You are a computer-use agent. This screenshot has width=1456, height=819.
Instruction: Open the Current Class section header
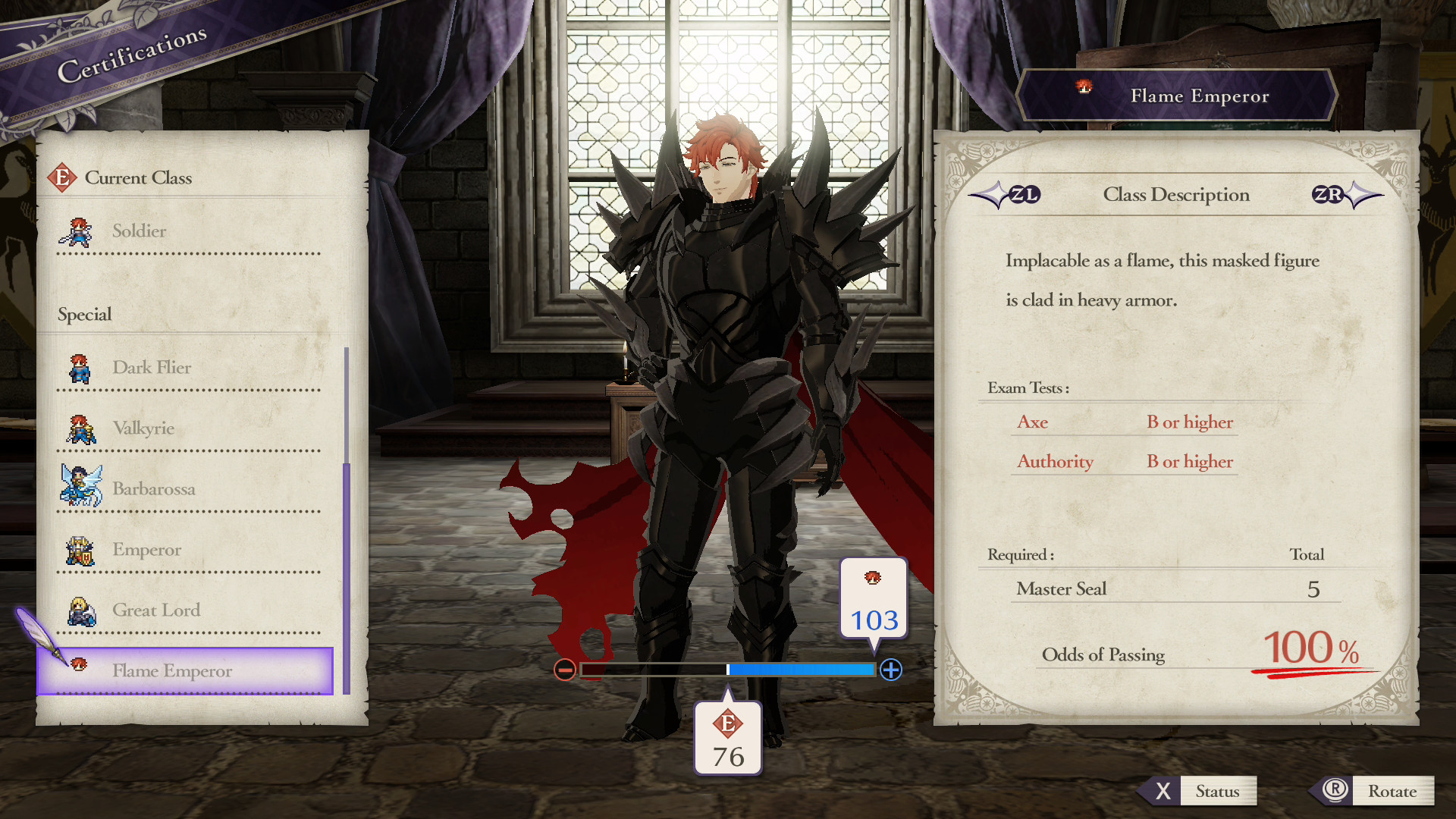coord(140,177)
